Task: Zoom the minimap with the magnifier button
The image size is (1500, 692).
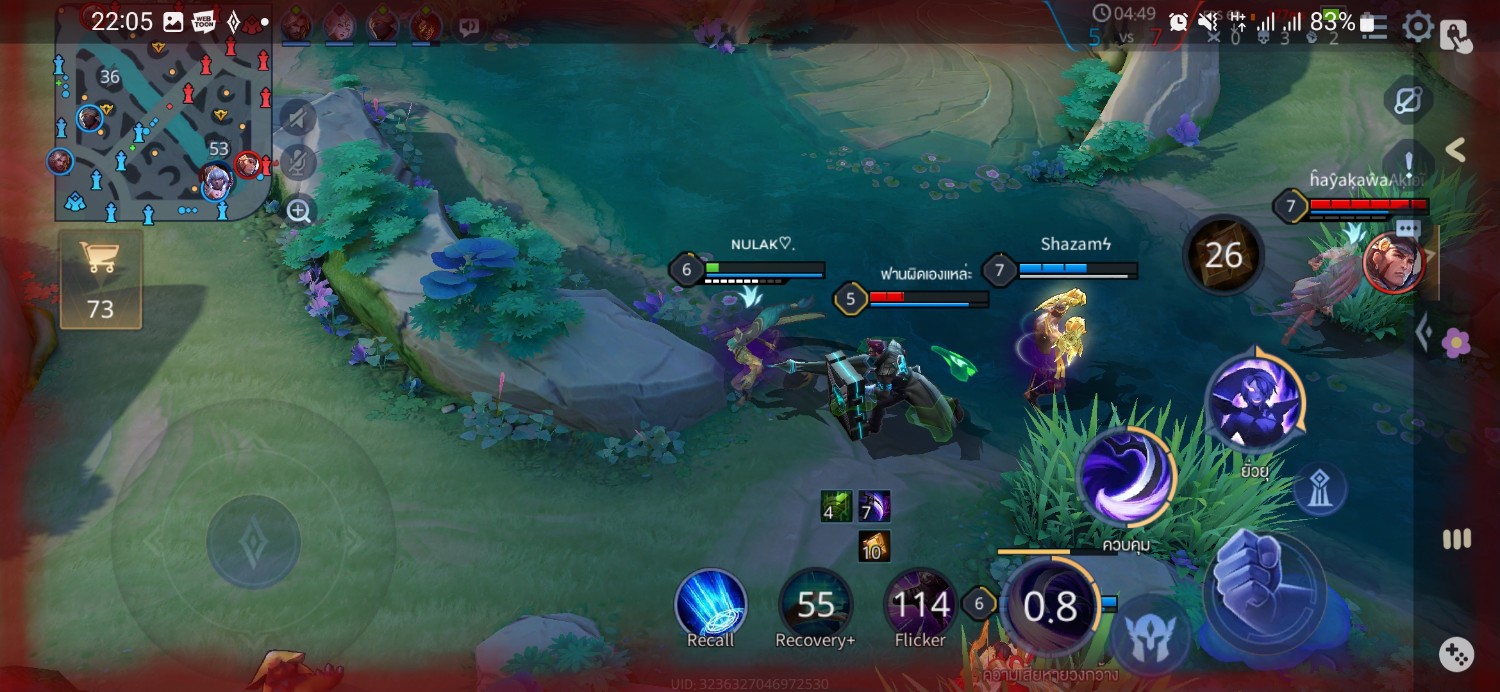Action: (299, 210)
